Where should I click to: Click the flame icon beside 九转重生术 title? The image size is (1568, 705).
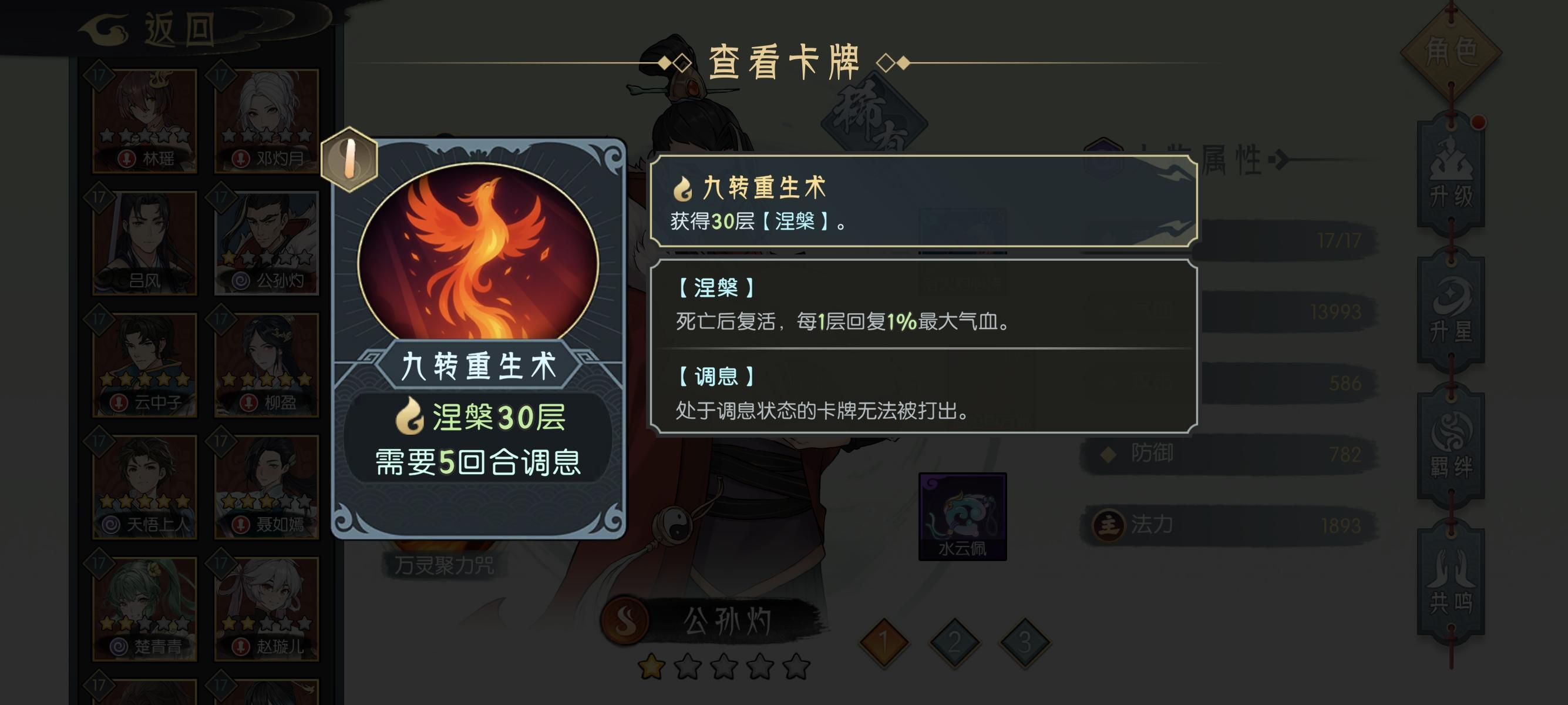(x=685, y=189)
